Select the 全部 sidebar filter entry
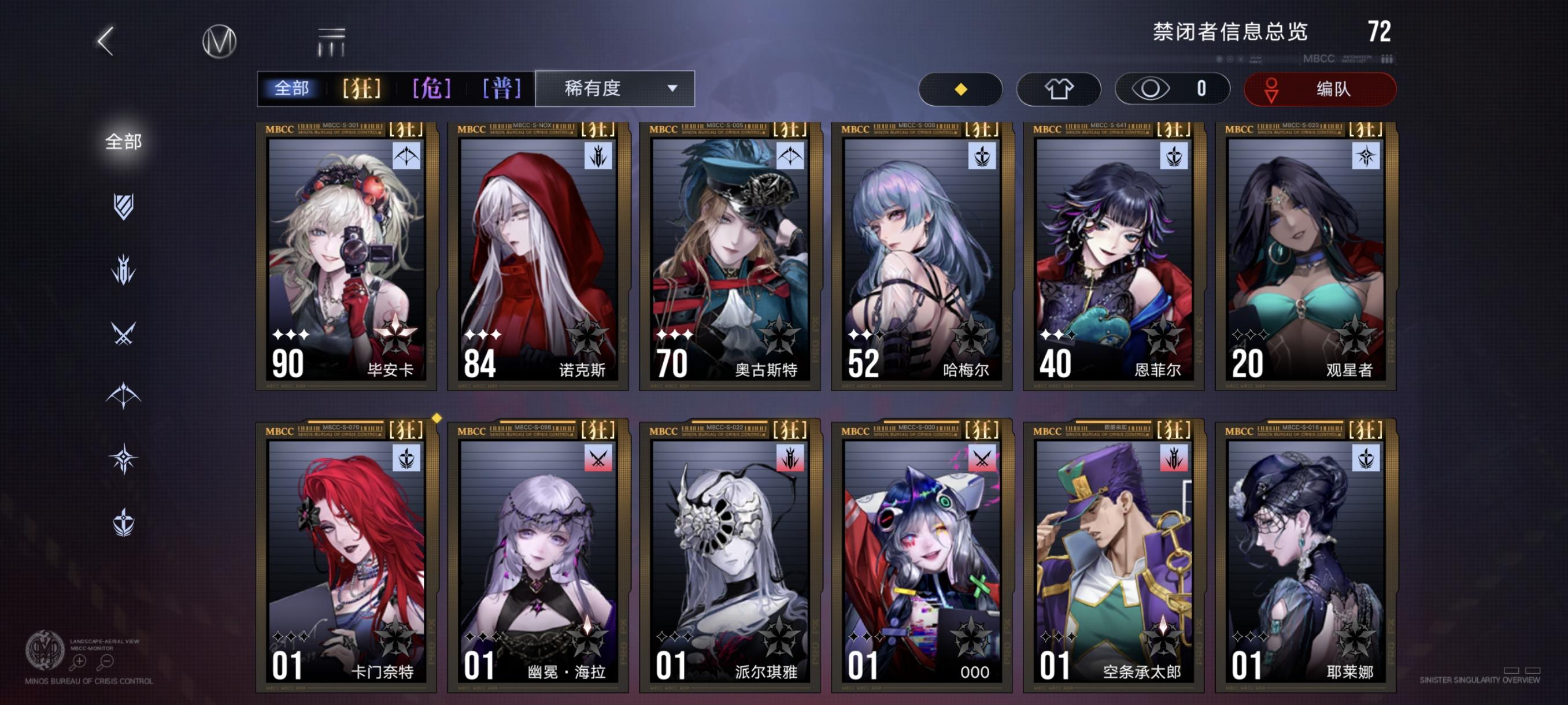The width and height of the screenshot is (1568, 705). 125,141
